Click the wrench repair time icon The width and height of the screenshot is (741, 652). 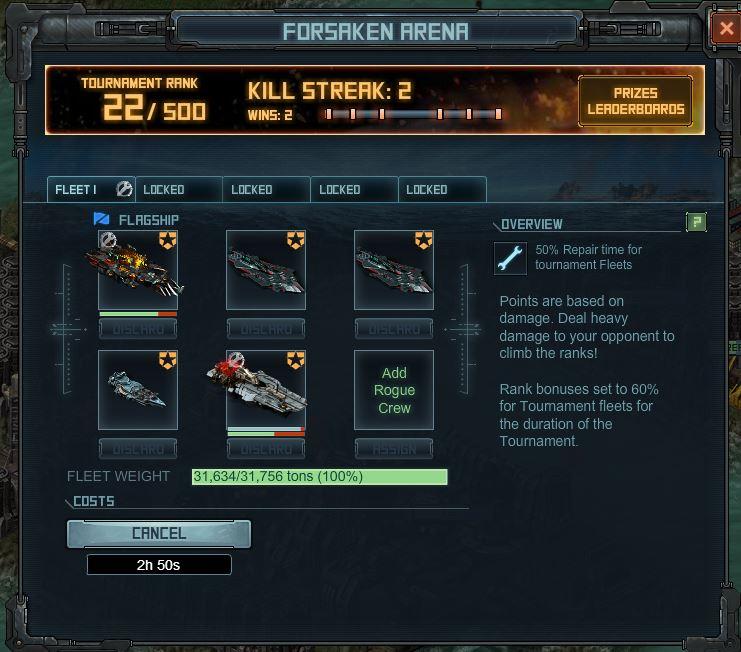pos(510,257)
